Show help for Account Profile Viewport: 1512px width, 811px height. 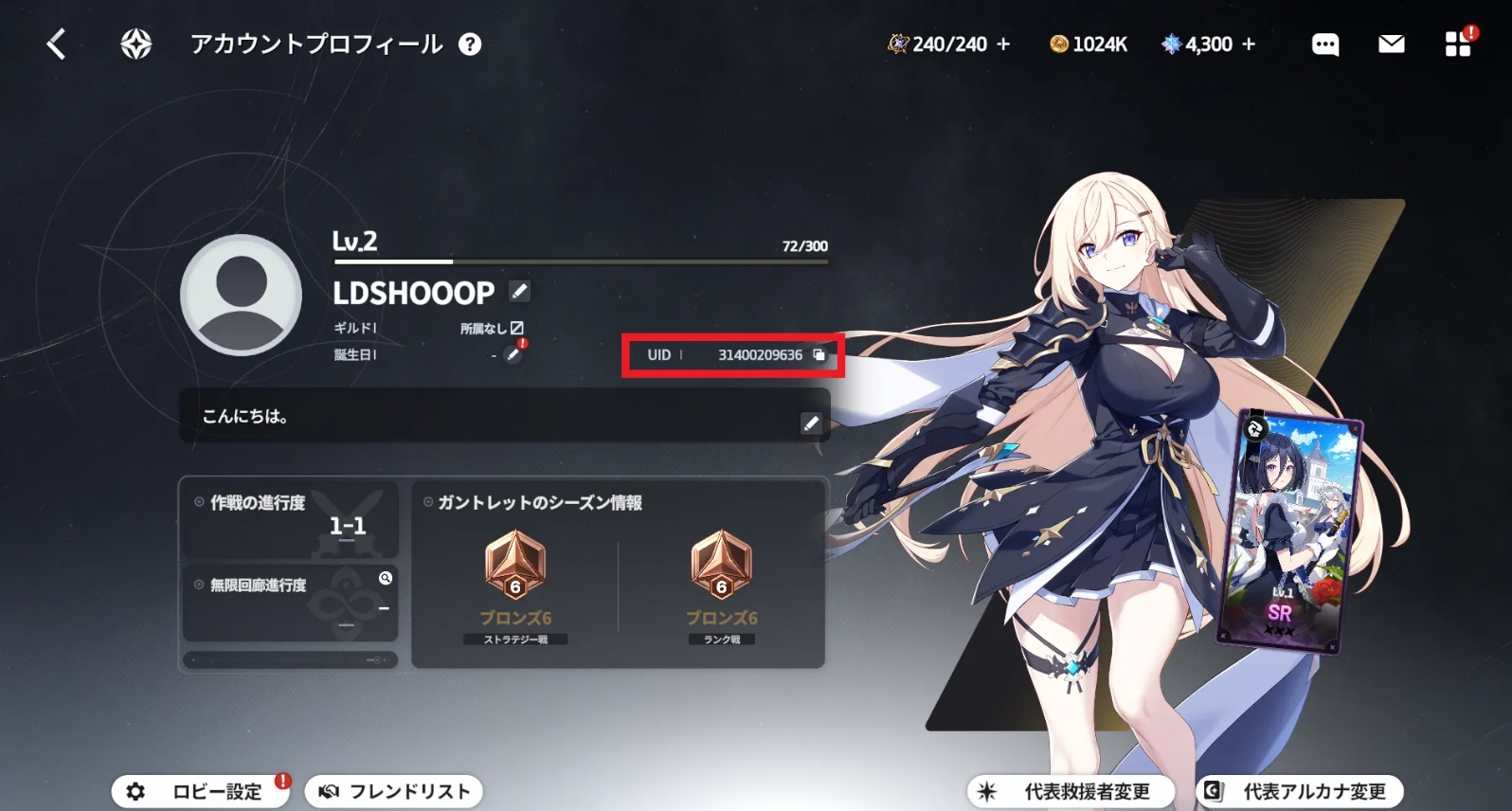470,45
